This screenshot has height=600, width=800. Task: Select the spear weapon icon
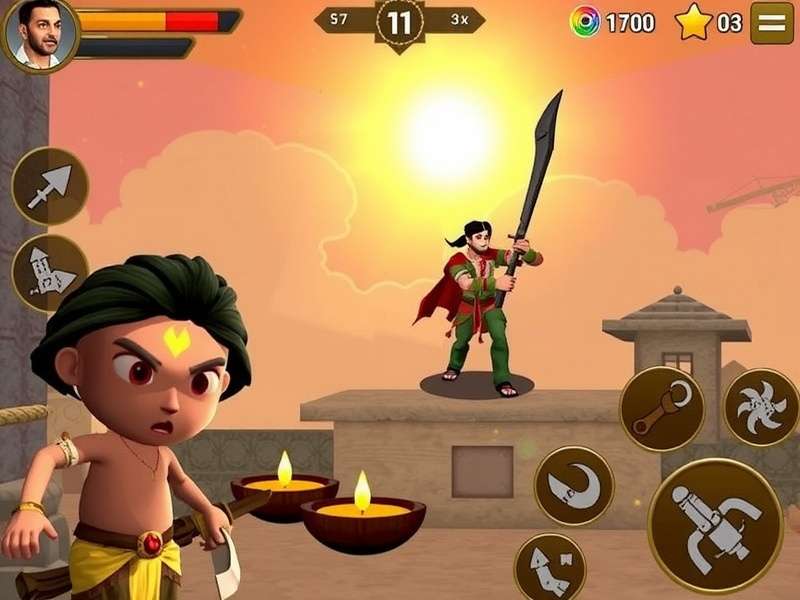tap(50, 186)
